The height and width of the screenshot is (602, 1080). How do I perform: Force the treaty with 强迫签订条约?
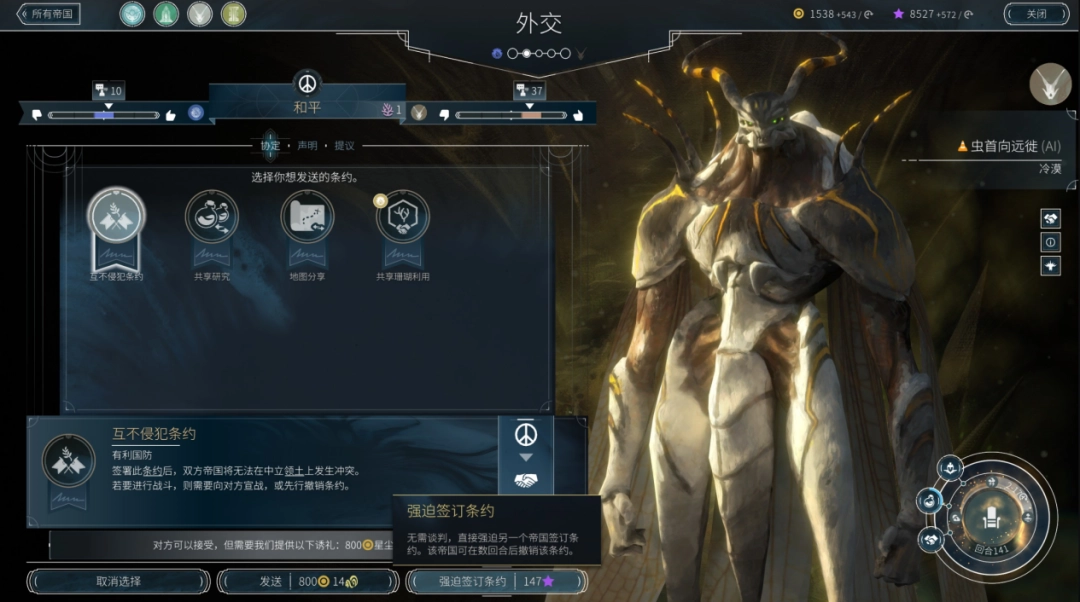tap(496, 581)
